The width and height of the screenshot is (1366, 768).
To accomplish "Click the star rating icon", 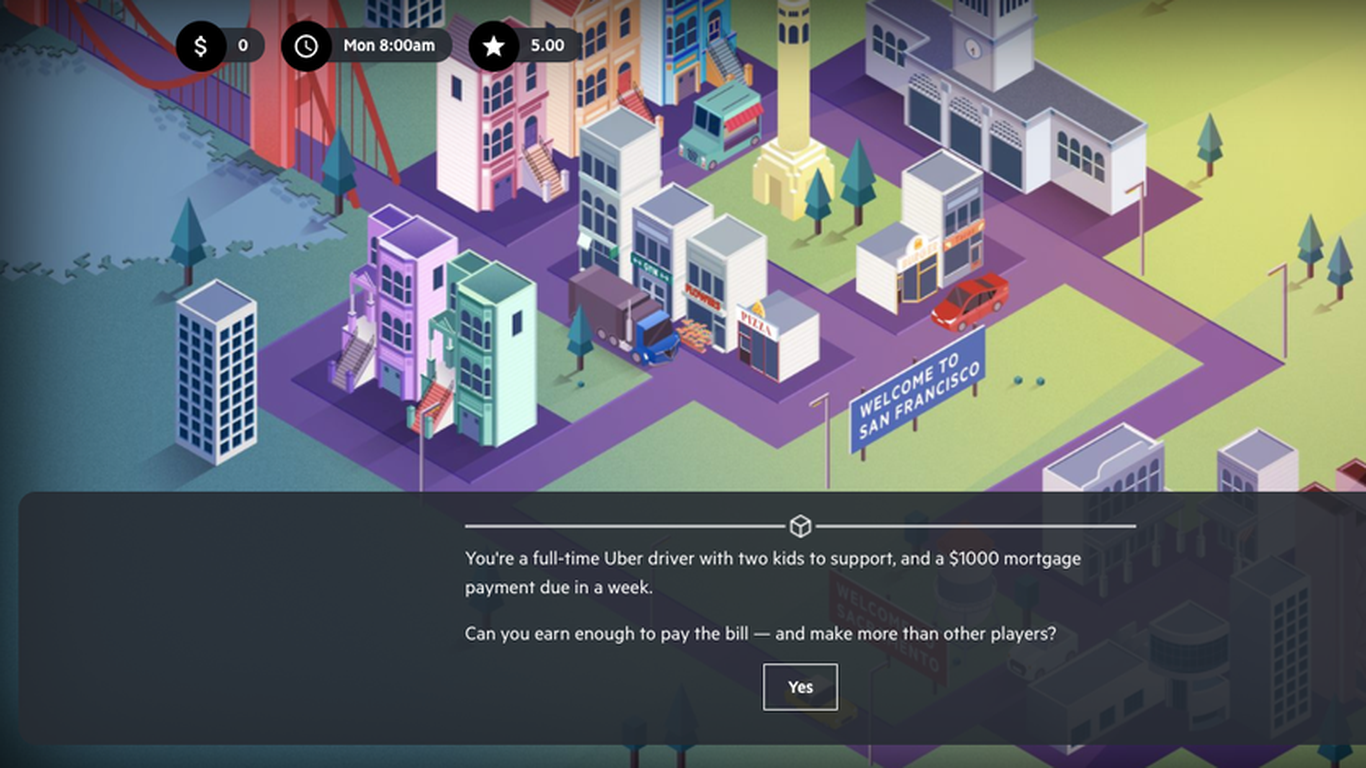I will click(x=492, y=45).
